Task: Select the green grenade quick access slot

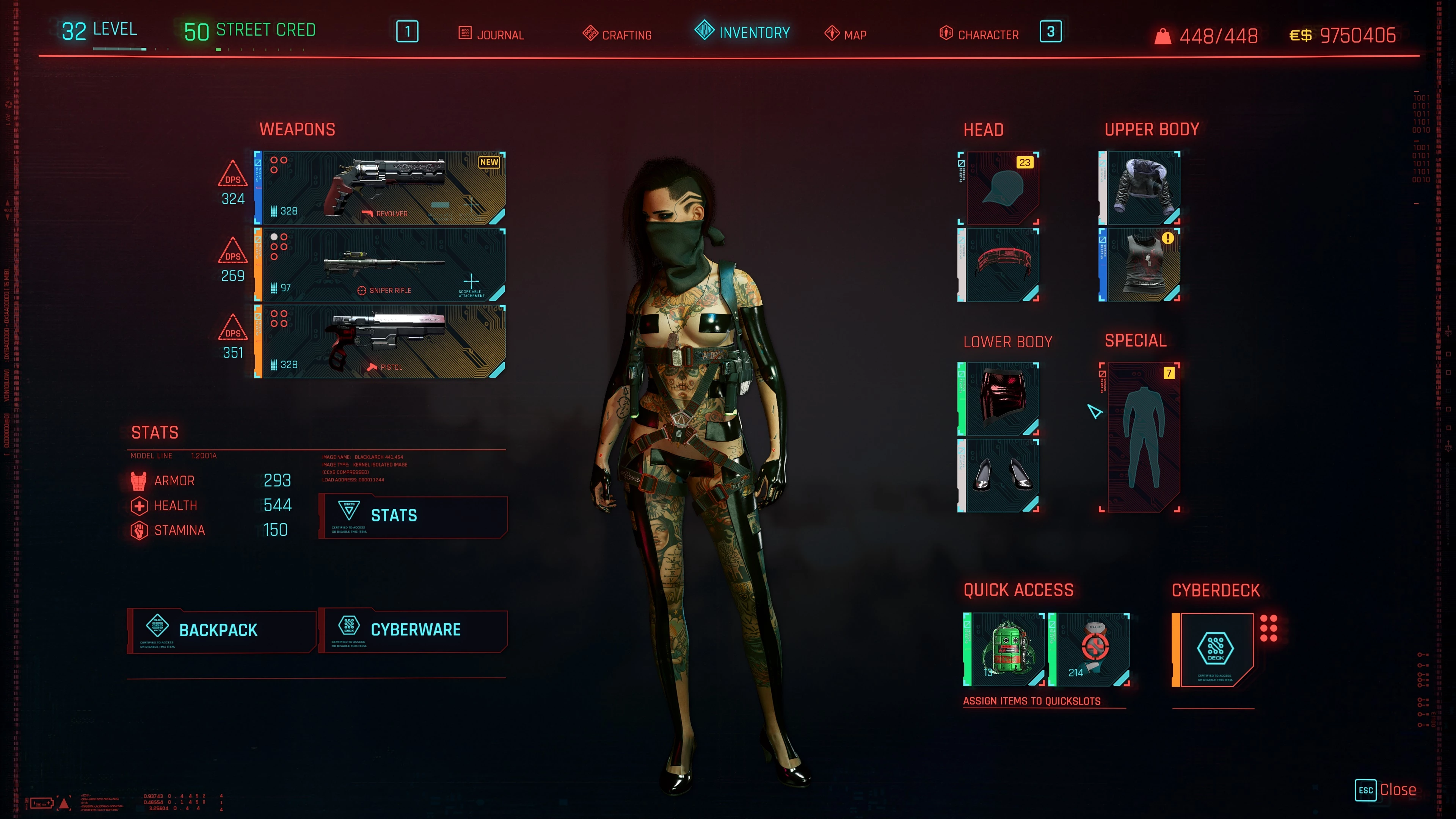Action: (1005, 650)
